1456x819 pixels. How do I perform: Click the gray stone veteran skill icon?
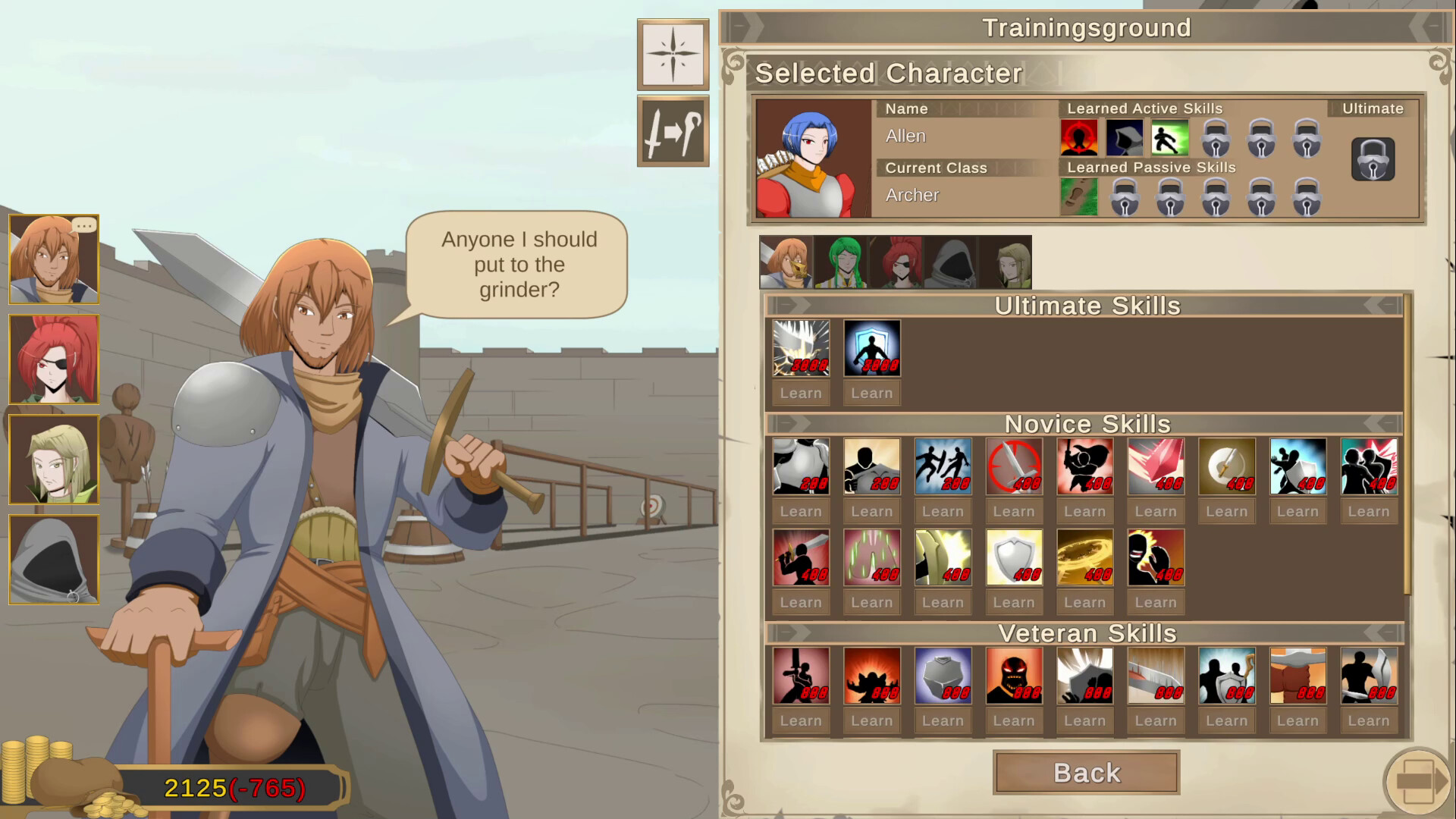pos(943,675)
